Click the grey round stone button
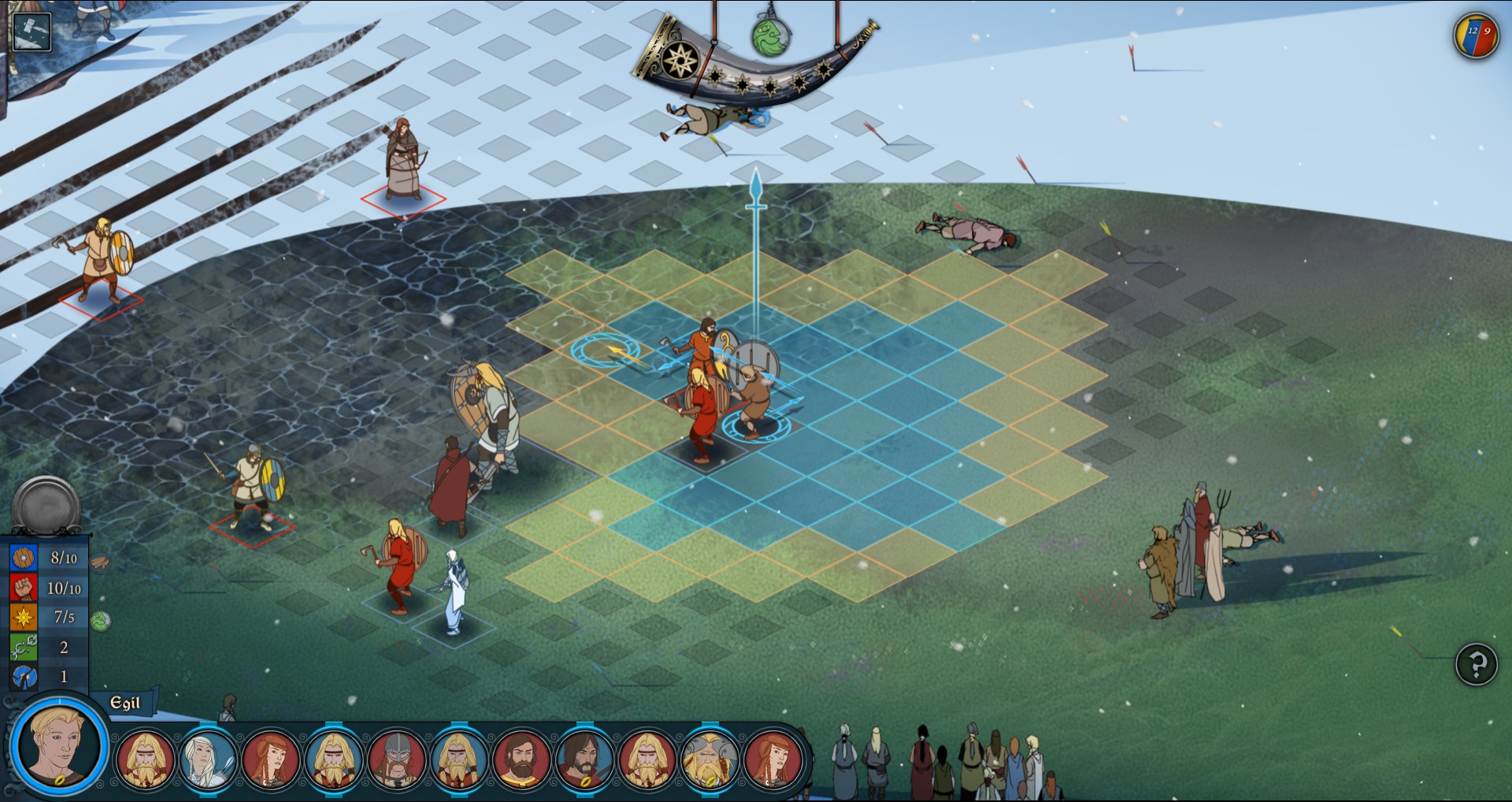The width and height of the screenshot is (1512, 802). 46,506
